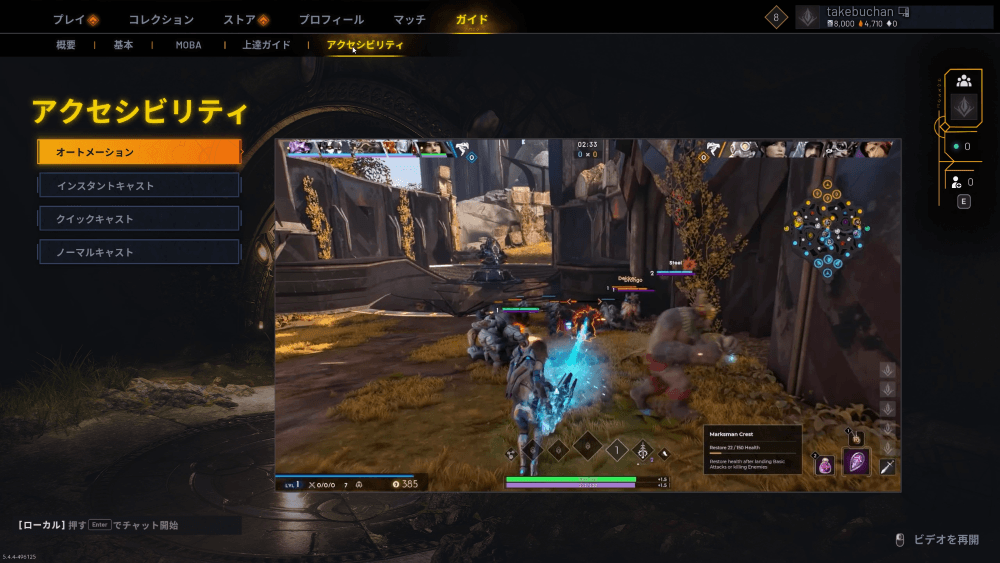Click the party group icon
The width and height of the screenshot is (1000, 563).
point(963,81)
